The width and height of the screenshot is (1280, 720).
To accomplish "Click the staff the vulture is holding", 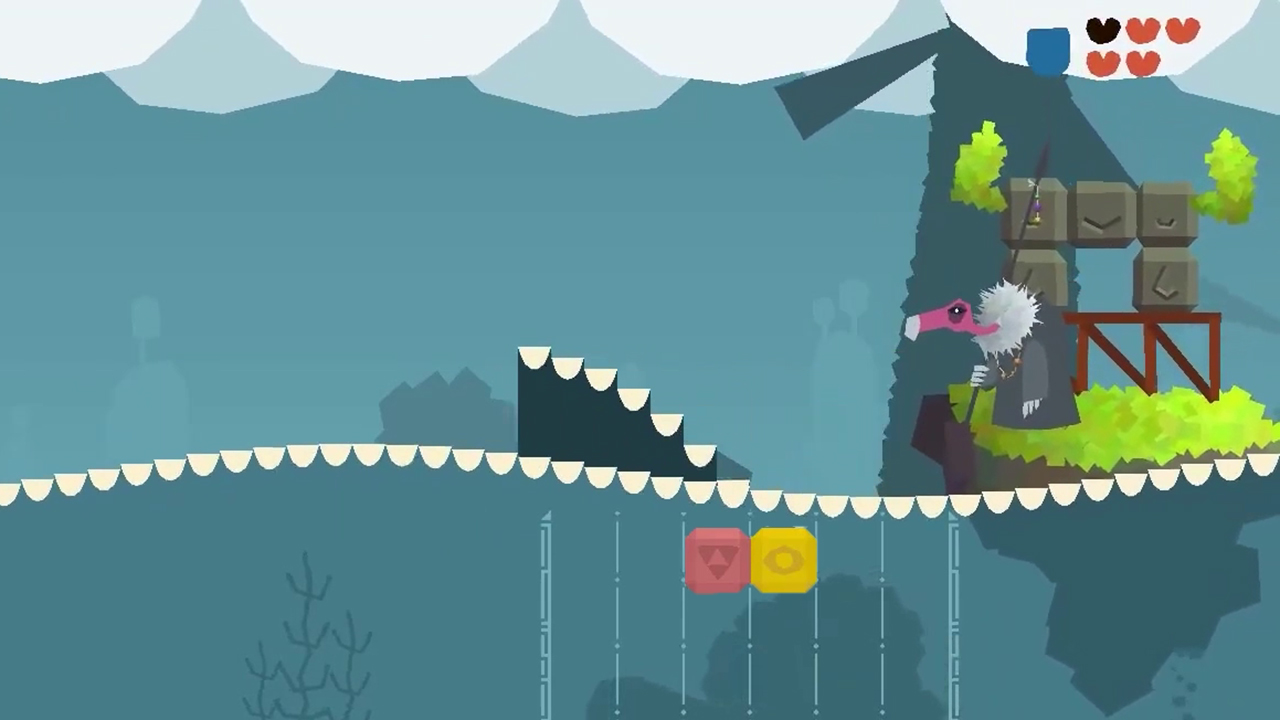I will (975, 400).
